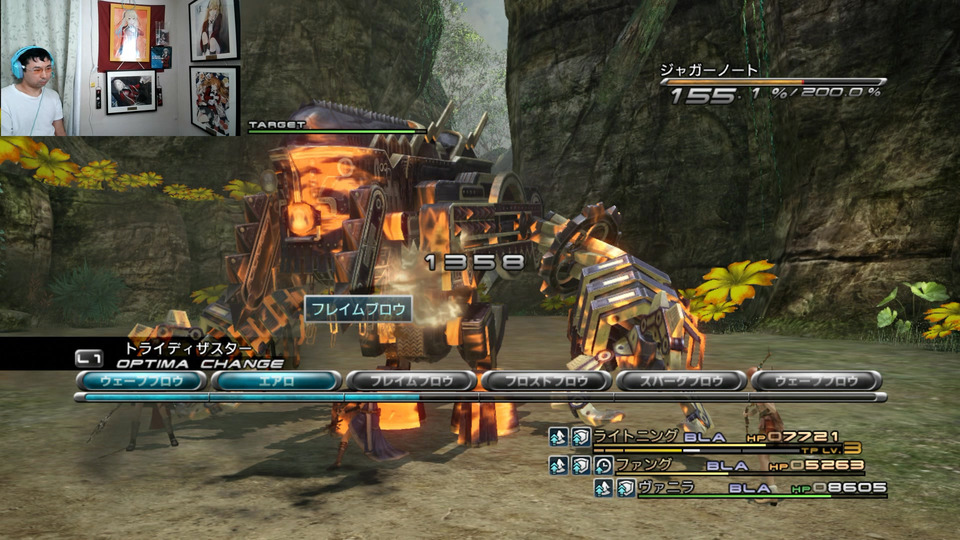960x540 pixels.
Task: Pick the スパークブロウ command slot
Action: [x=681, y=381]
